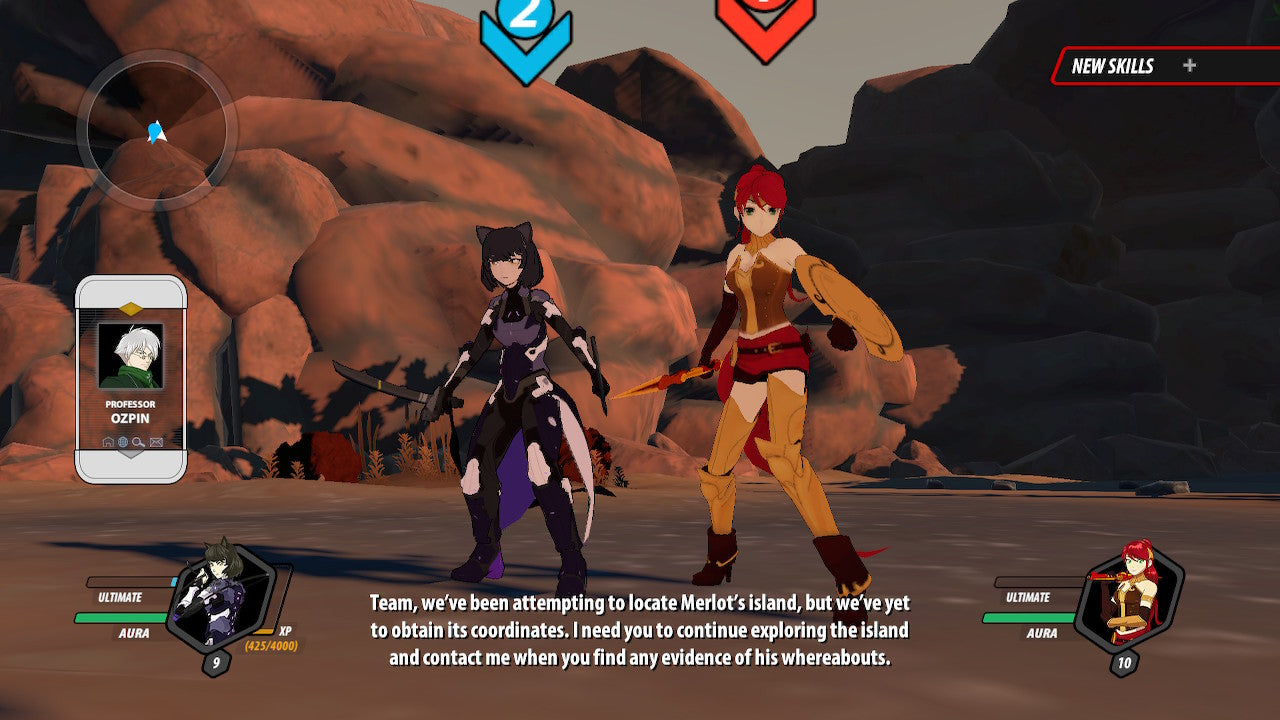Open the envelope message icon on the phone
The image size is (1280, 720).
coord(155,441)
